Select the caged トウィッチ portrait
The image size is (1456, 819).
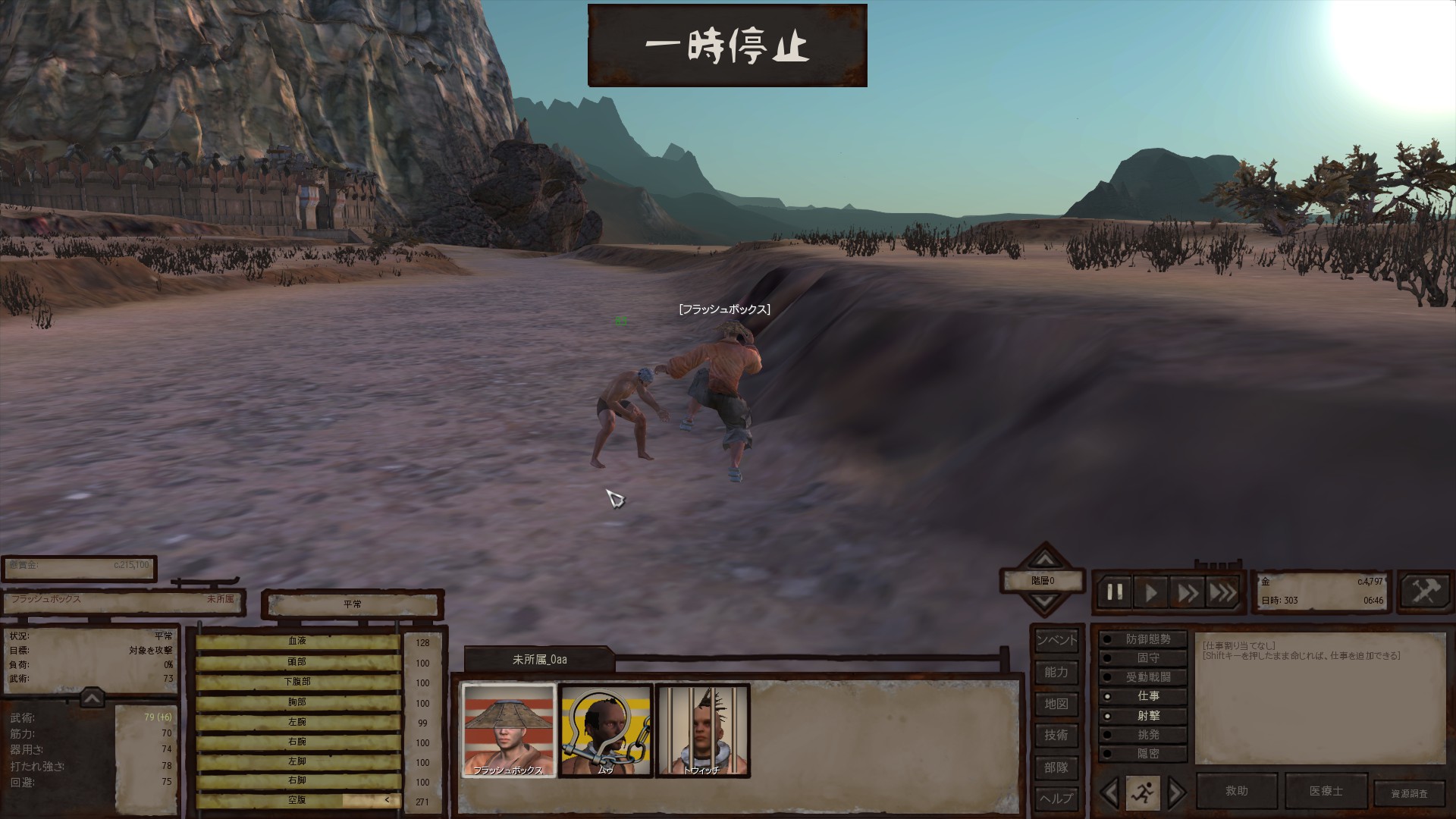tap(702, 730)
